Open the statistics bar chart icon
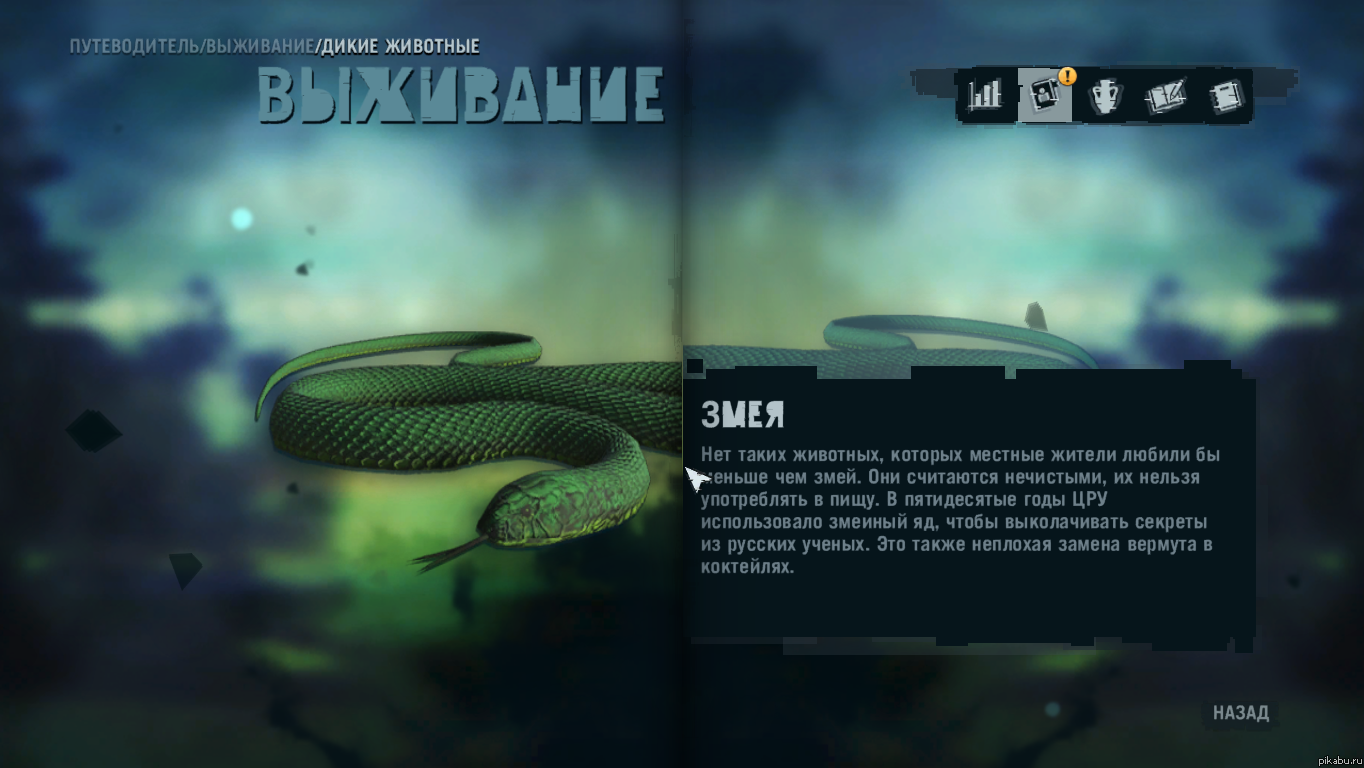Image resolution: width=1364 pixels, height=768 pixels. [x=983, y=95]
